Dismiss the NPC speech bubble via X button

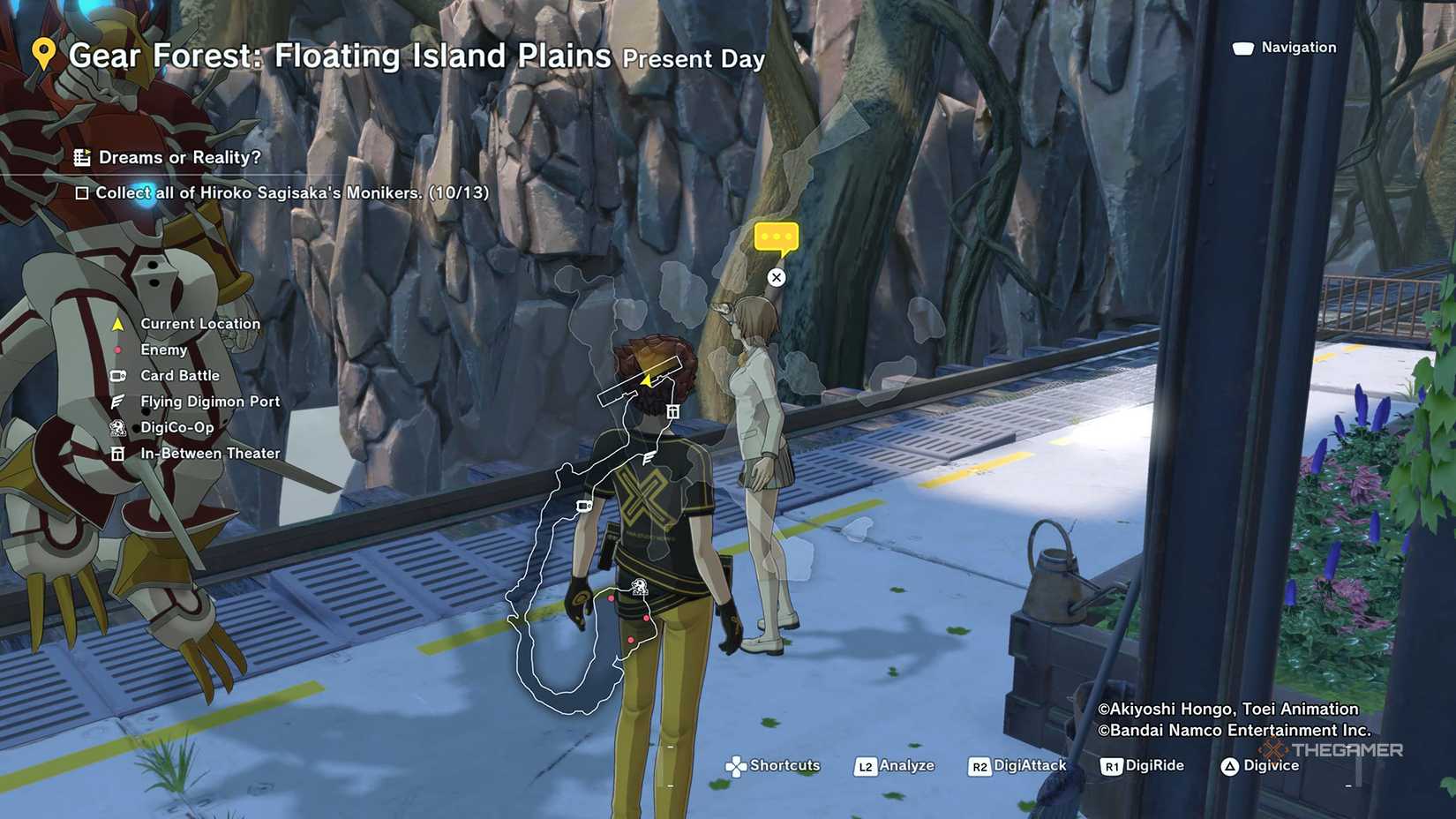(x=776, y=277)
